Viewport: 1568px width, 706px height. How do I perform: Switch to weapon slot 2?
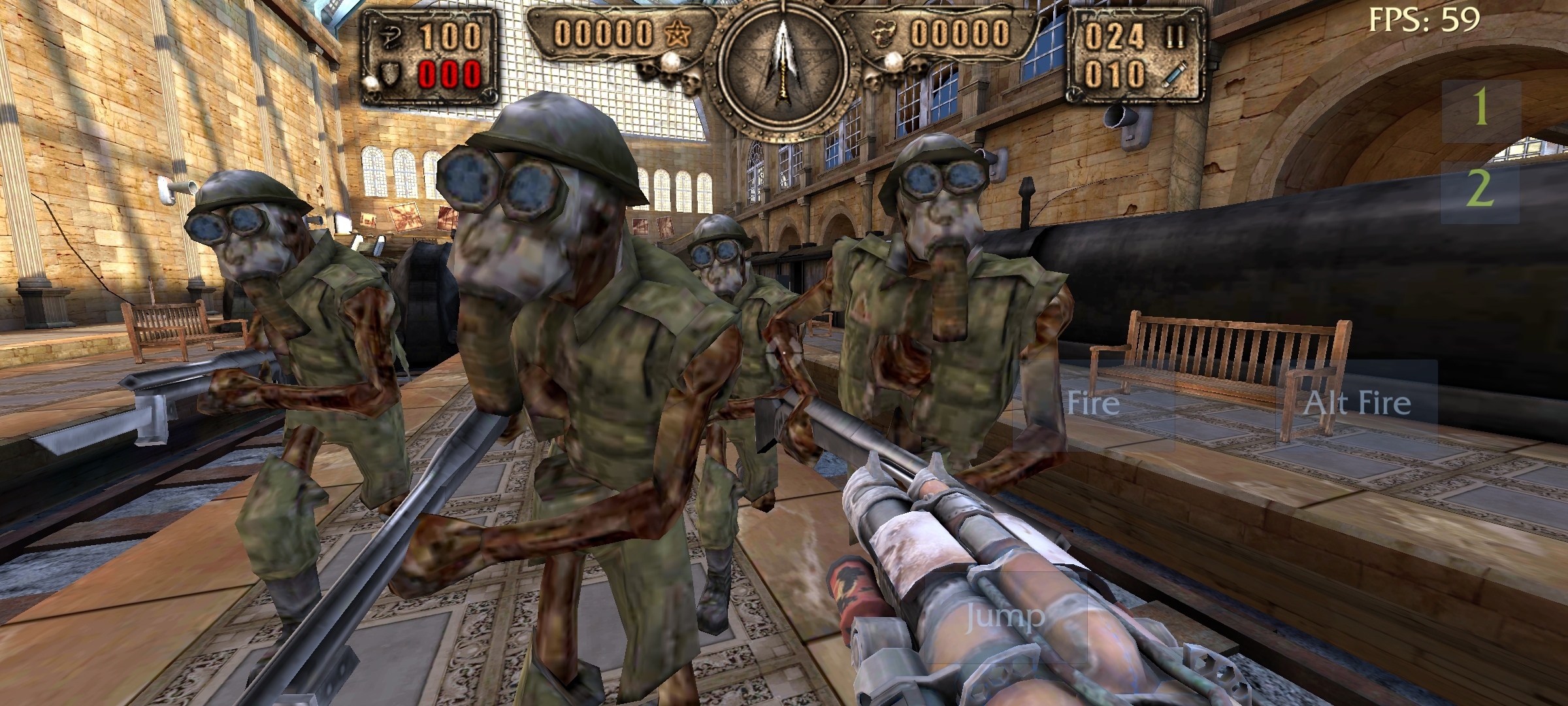click(1480, 191)
